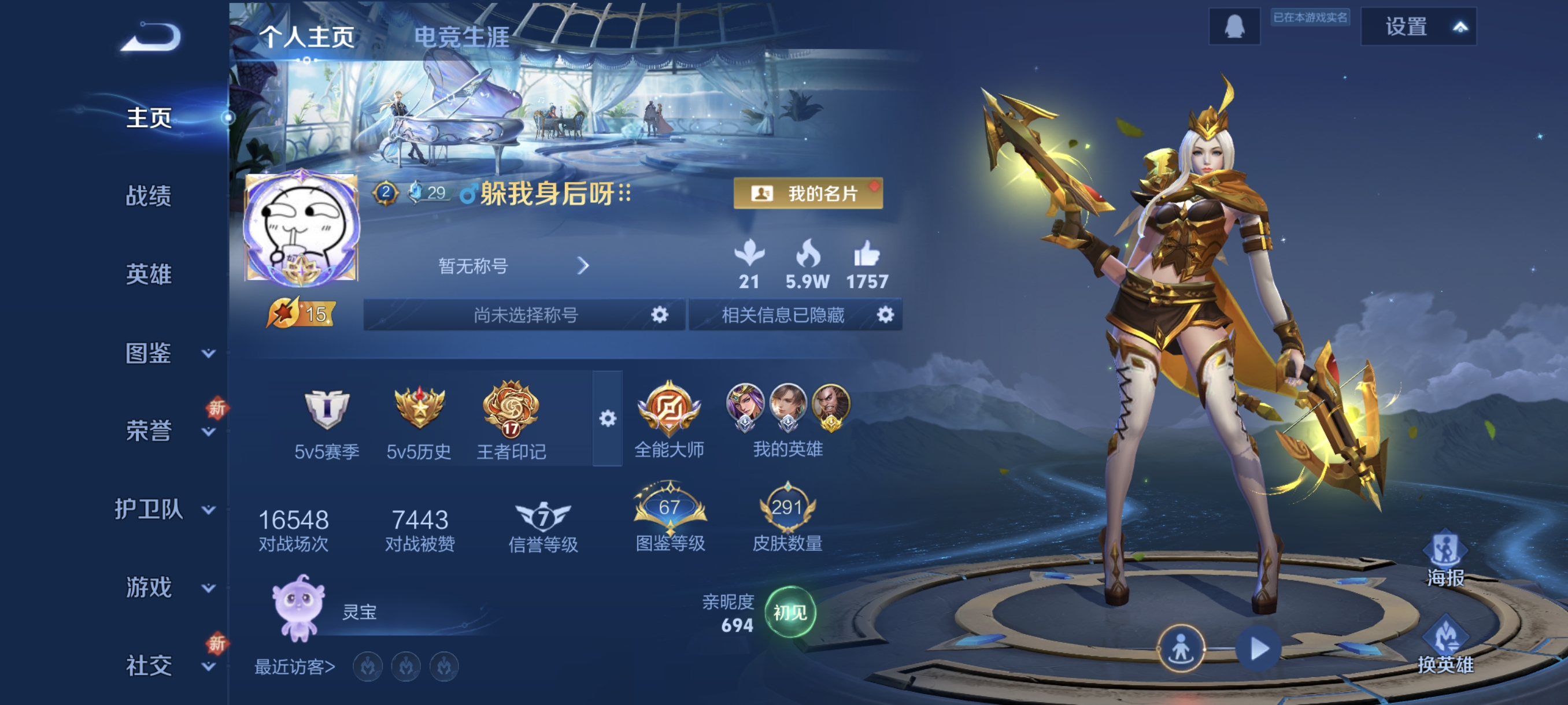
Task: Play the hero showcase animation
Action: [x=1258, y=648]
